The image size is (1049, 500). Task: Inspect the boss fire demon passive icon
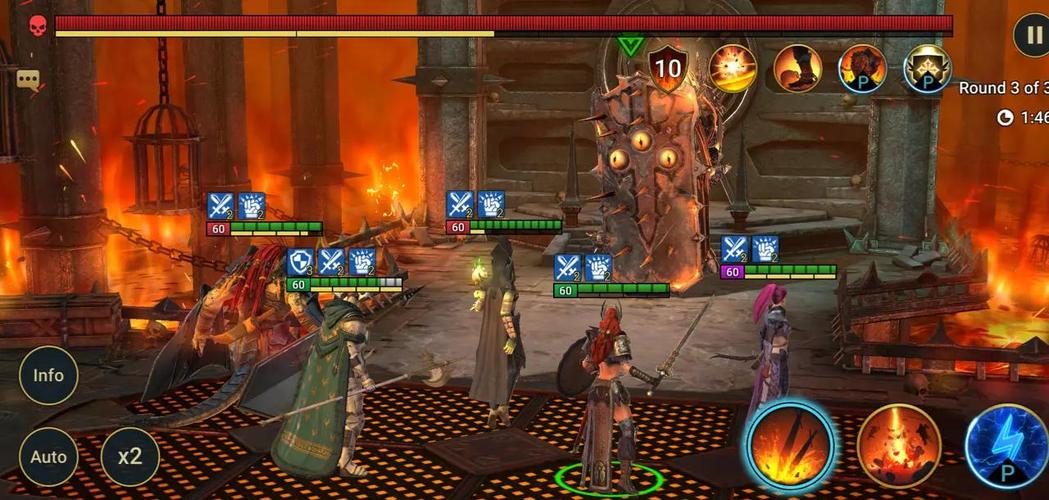click(x=862, y=68)
